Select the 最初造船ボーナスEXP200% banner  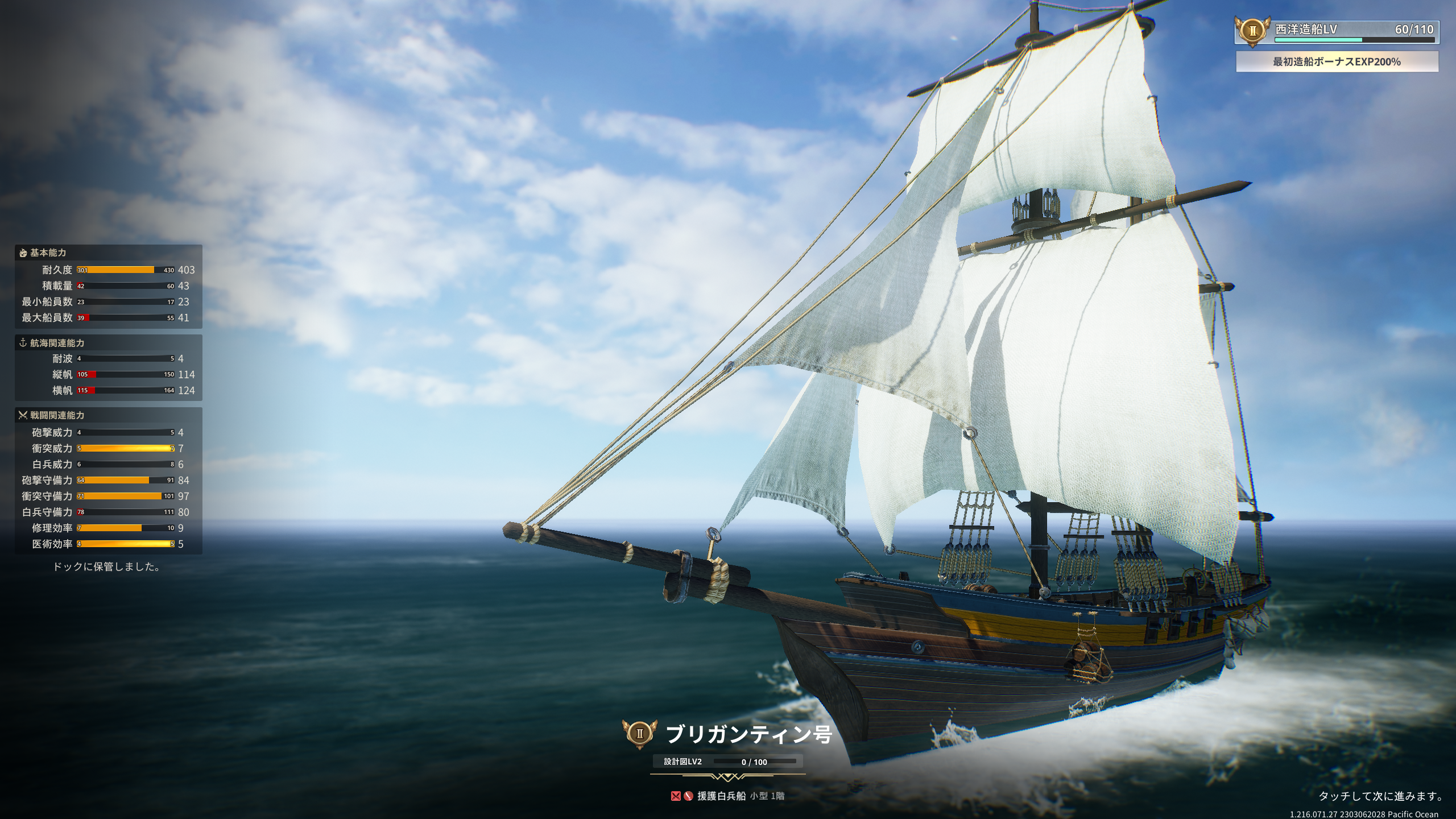pyautogui.click(x=1337, y=61)
